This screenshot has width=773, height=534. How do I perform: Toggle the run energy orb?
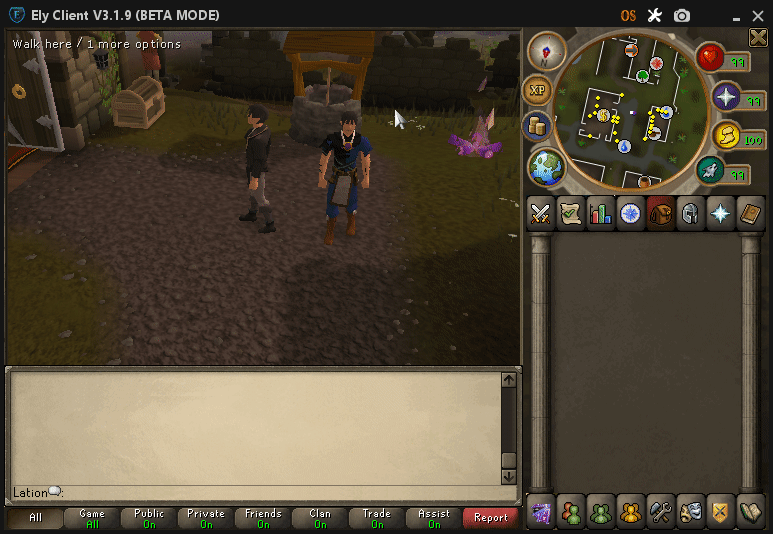point(725,137)
